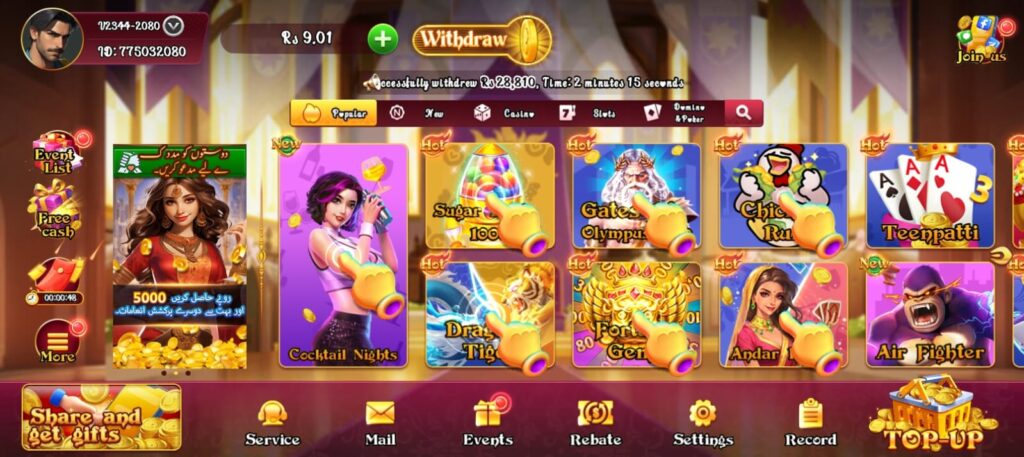
Task: Expand the More side menu
Action: 57,342
